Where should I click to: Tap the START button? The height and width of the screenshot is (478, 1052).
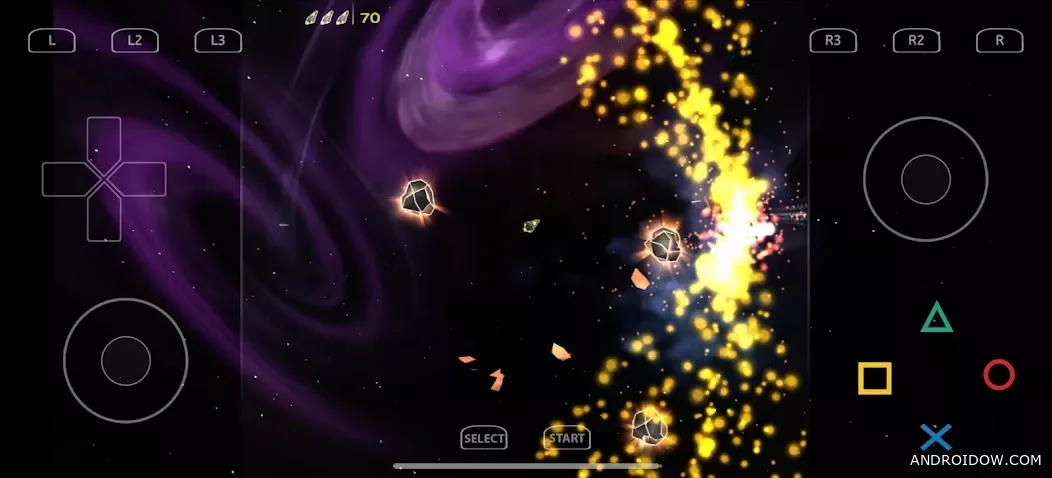click(x=567, y=438)
